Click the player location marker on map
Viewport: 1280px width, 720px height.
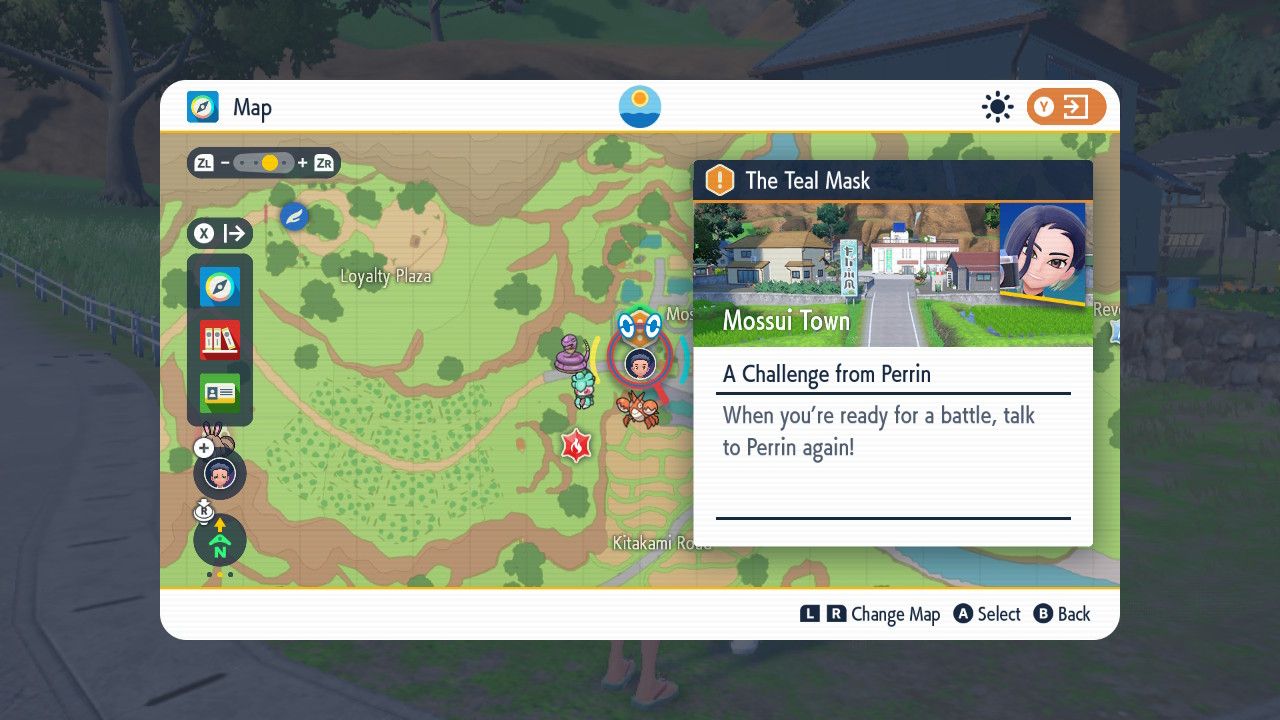click(x=638, y=363)
